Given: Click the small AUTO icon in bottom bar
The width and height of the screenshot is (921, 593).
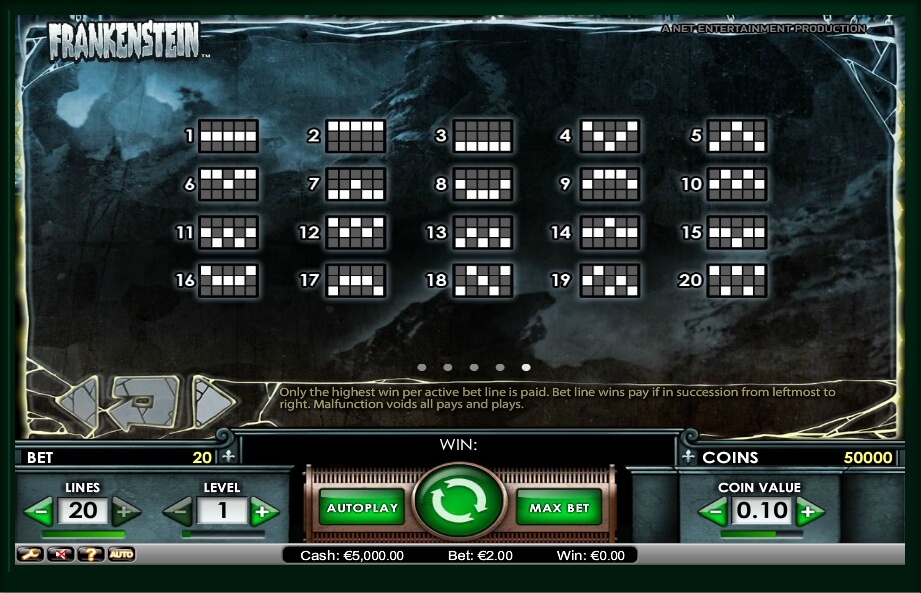Looking at the screenshot, I should coord(121,554).
